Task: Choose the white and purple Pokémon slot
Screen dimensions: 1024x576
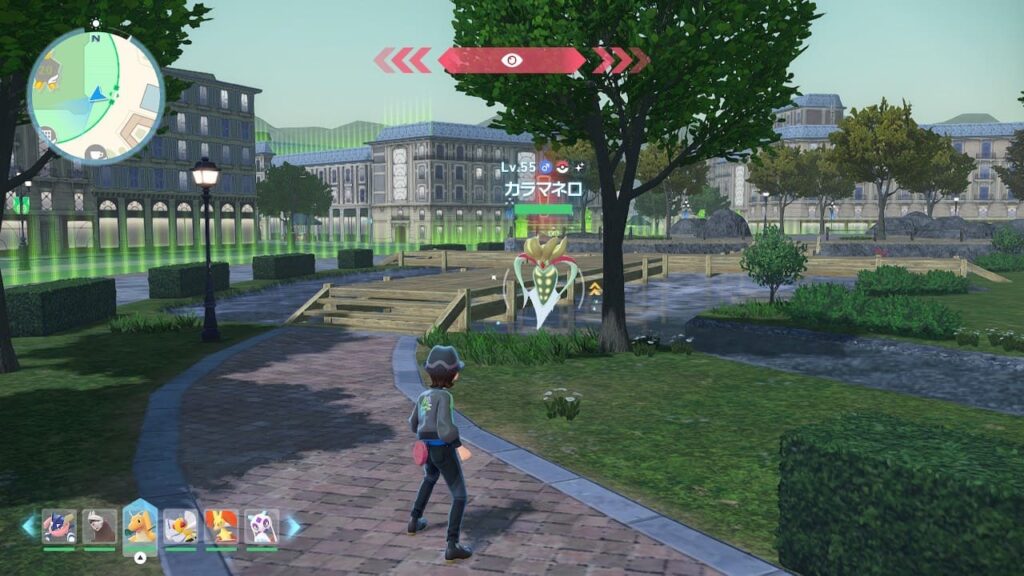Action: coord(261,526)
